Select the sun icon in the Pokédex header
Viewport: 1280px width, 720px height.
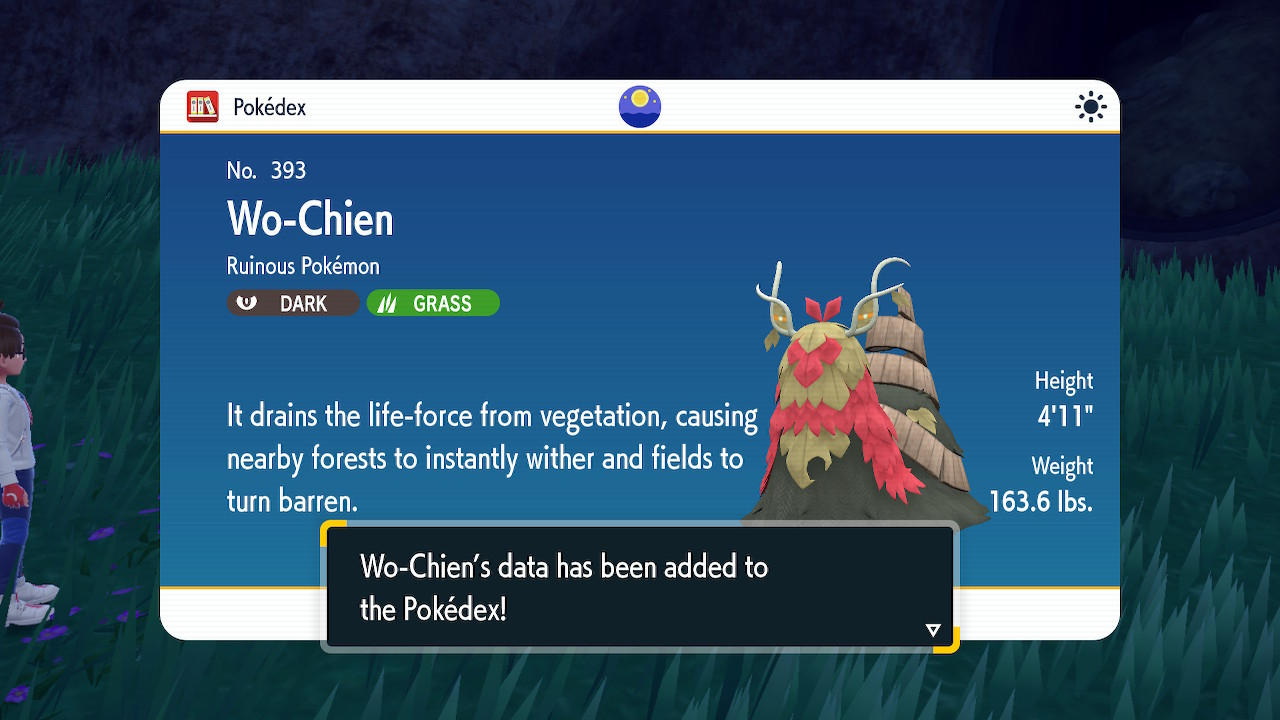point(1090,107)
